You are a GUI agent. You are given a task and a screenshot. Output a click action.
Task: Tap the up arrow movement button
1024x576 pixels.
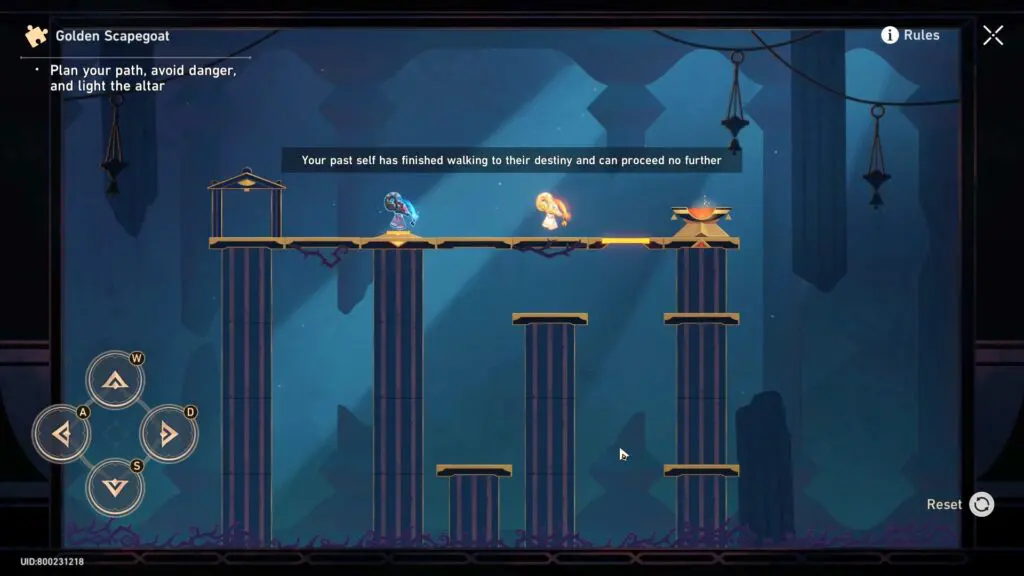pos(115,380)
